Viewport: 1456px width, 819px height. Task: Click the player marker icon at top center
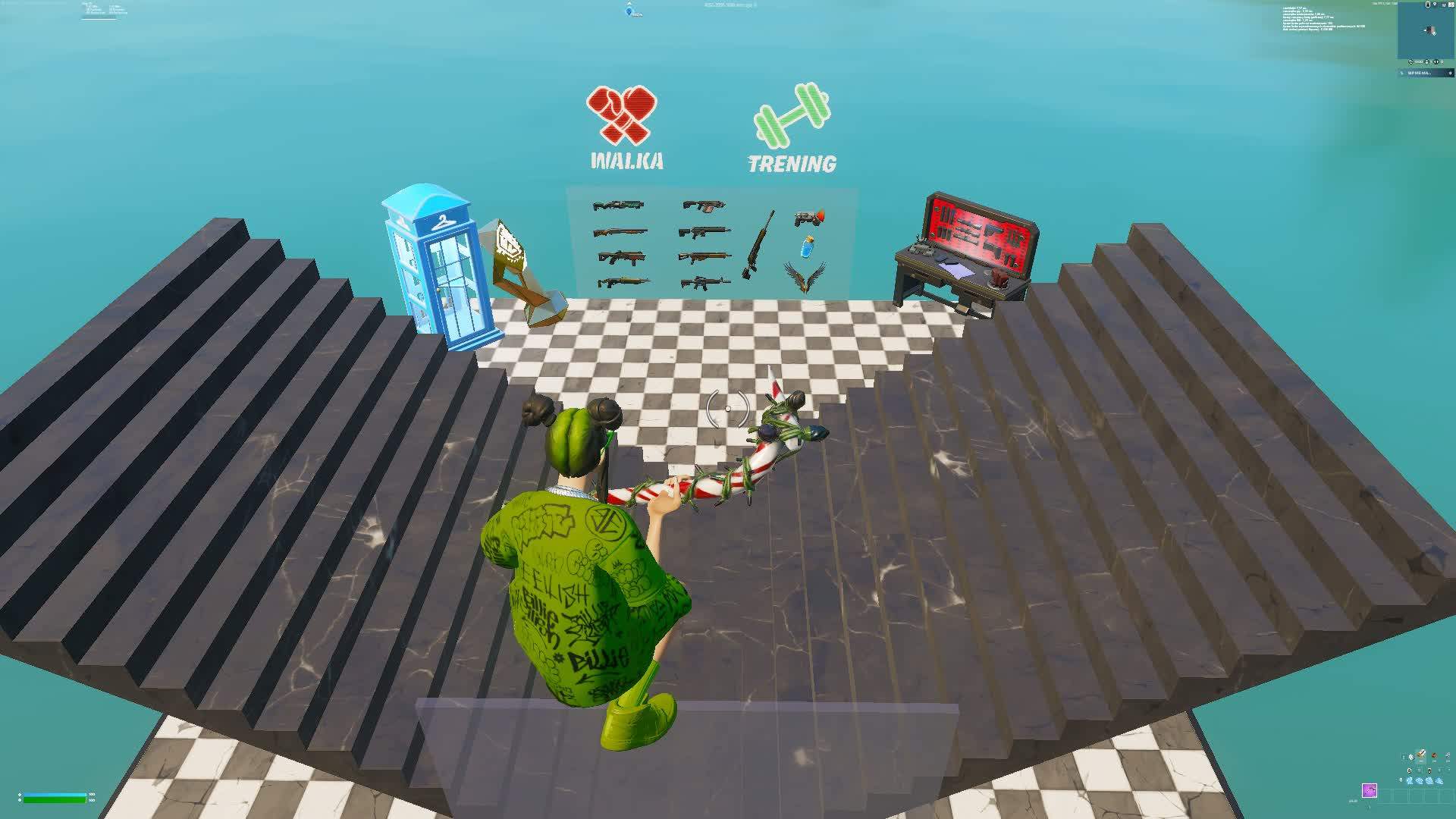click(628, 12)
